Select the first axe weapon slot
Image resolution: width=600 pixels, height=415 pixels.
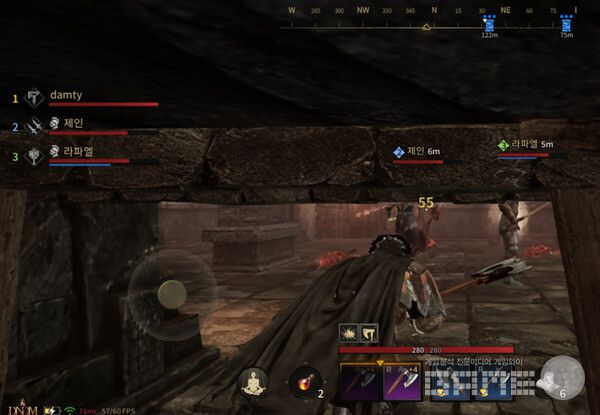coord(357,379)
